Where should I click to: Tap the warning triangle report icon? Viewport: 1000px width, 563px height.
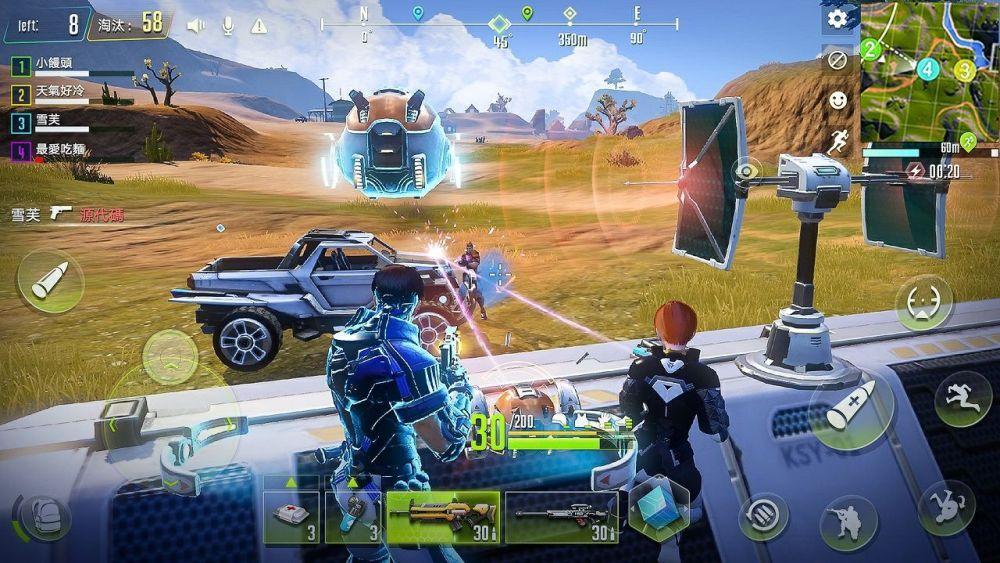tap(259, 25)
